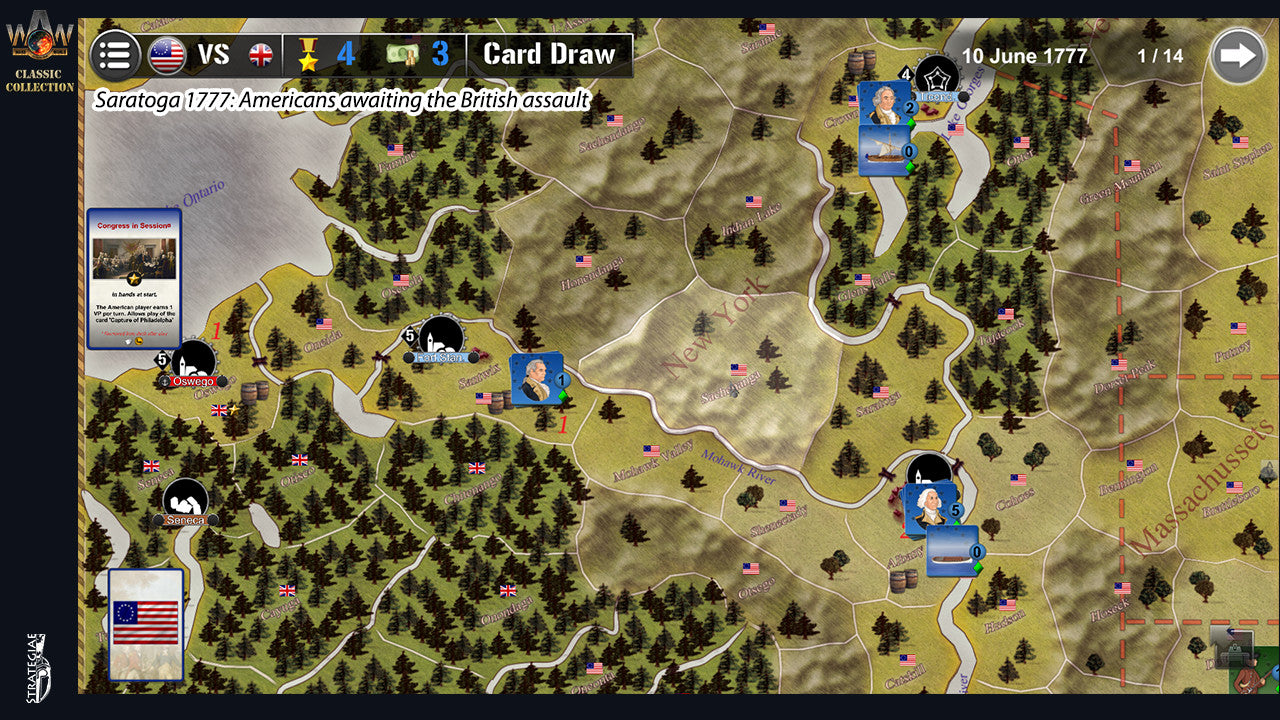This screenshot has width=1280, height=720.
Task: Click the Ticonderoga fort icon
Action: (936, 72)
